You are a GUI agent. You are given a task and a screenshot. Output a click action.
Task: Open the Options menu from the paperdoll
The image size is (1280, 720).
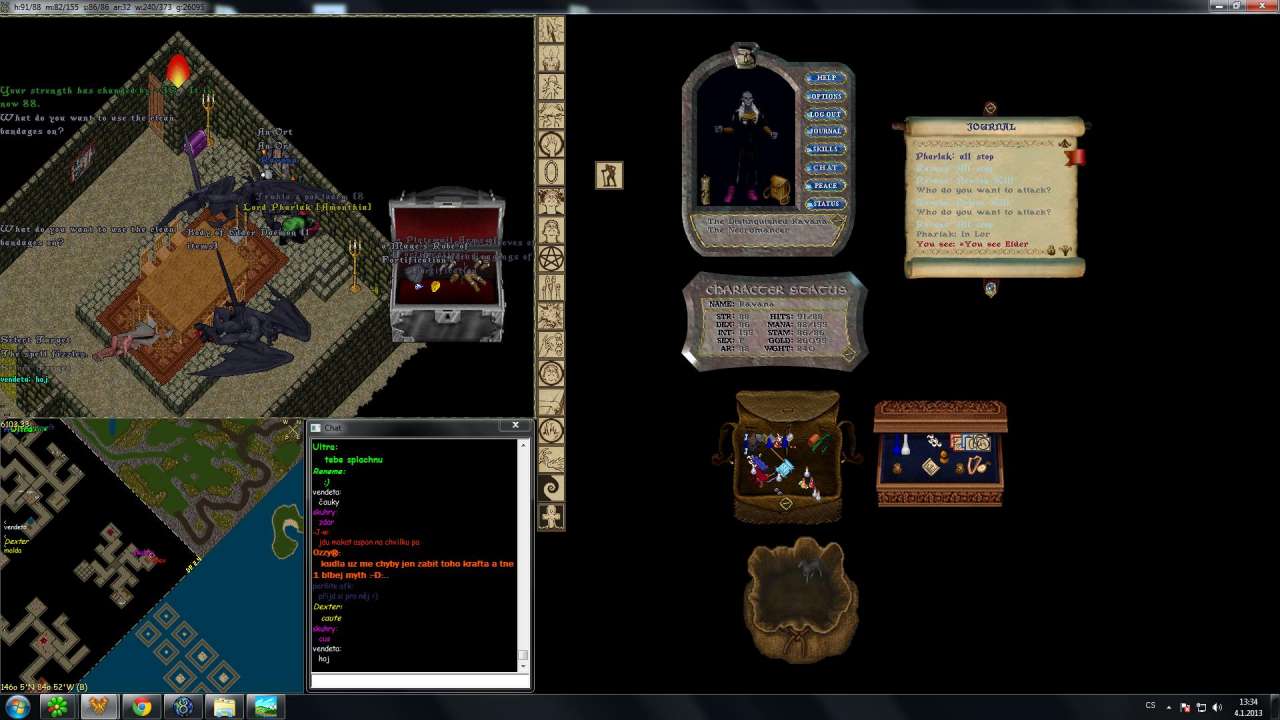825,96
